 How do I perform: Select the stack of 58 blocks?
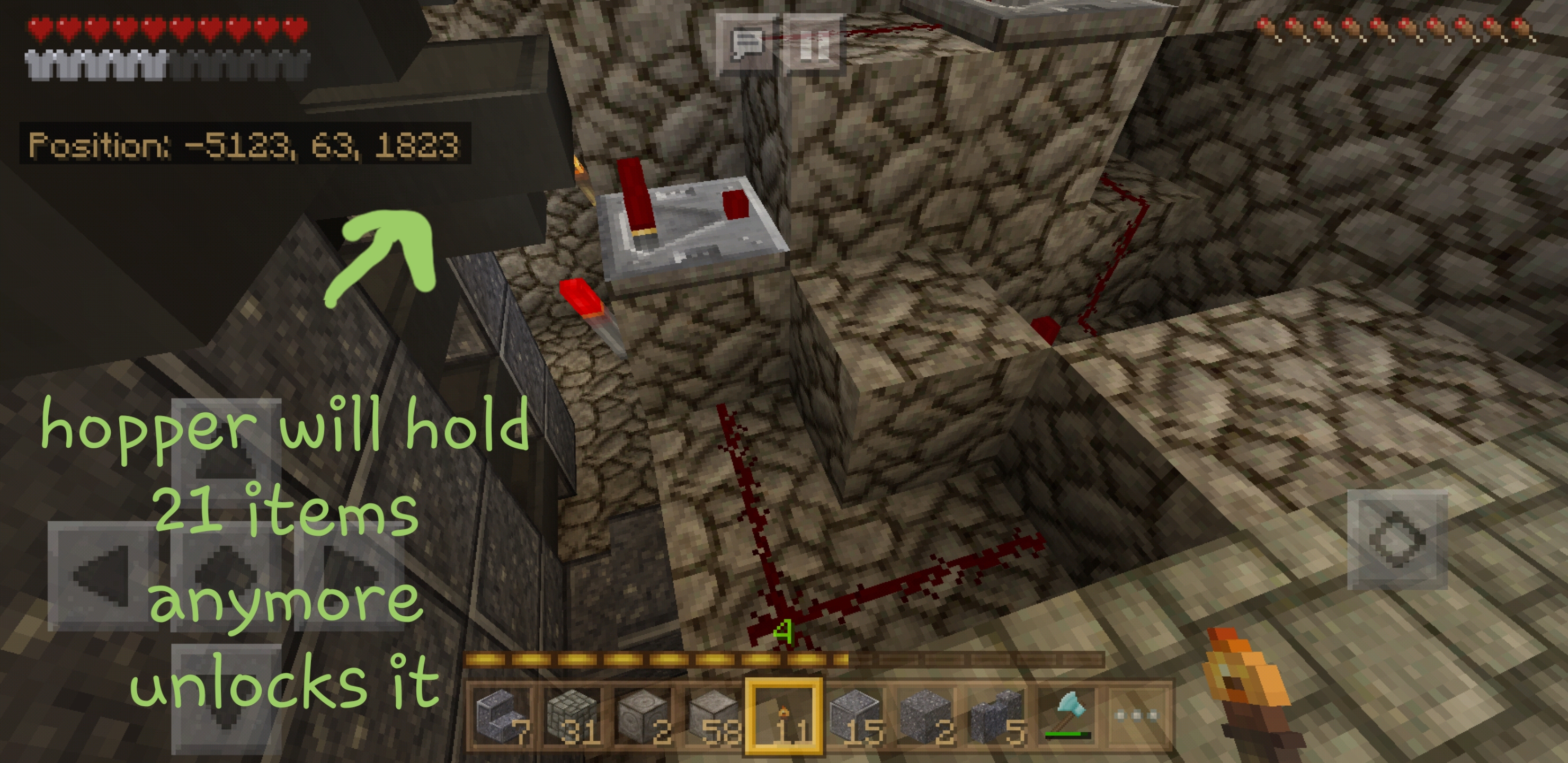click(714, 716)
